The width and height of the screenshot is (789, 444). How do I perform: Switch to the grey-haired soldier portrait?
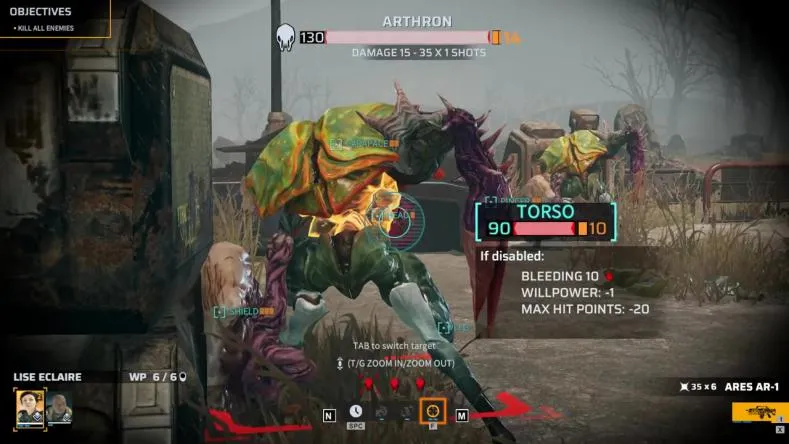[59, 408]
